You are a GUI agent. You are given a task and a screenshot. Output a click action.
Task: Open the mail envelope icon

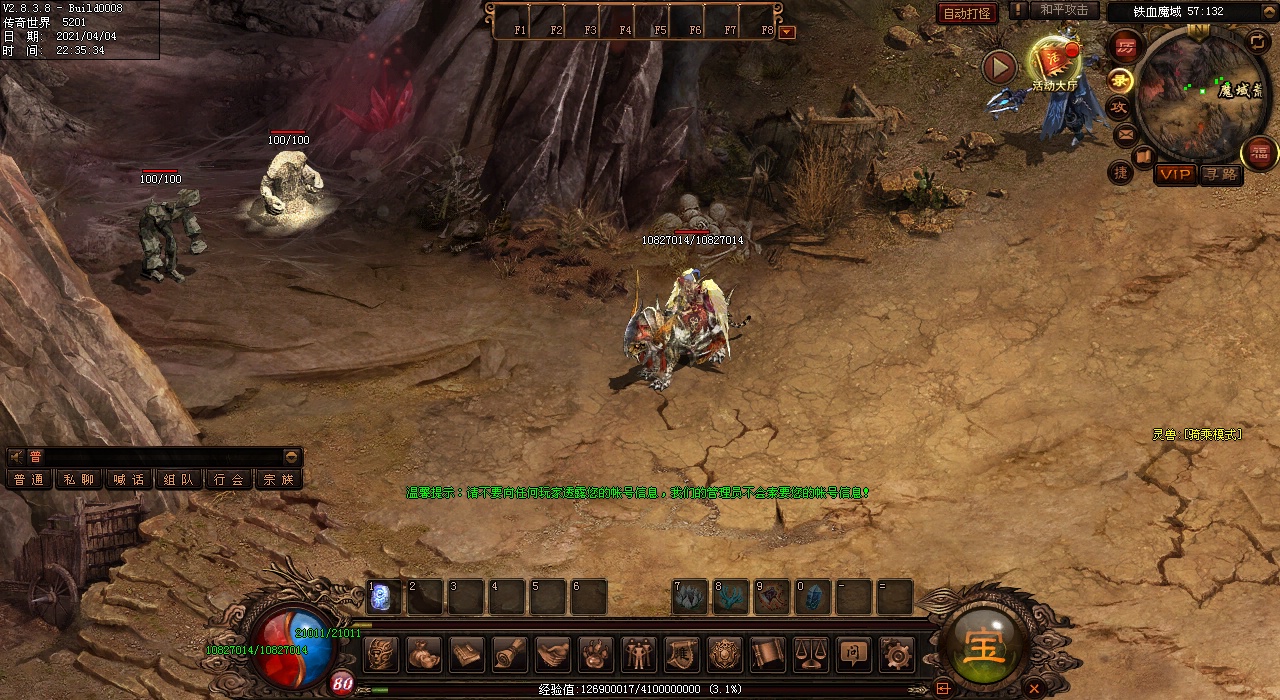coord(1125,133)
